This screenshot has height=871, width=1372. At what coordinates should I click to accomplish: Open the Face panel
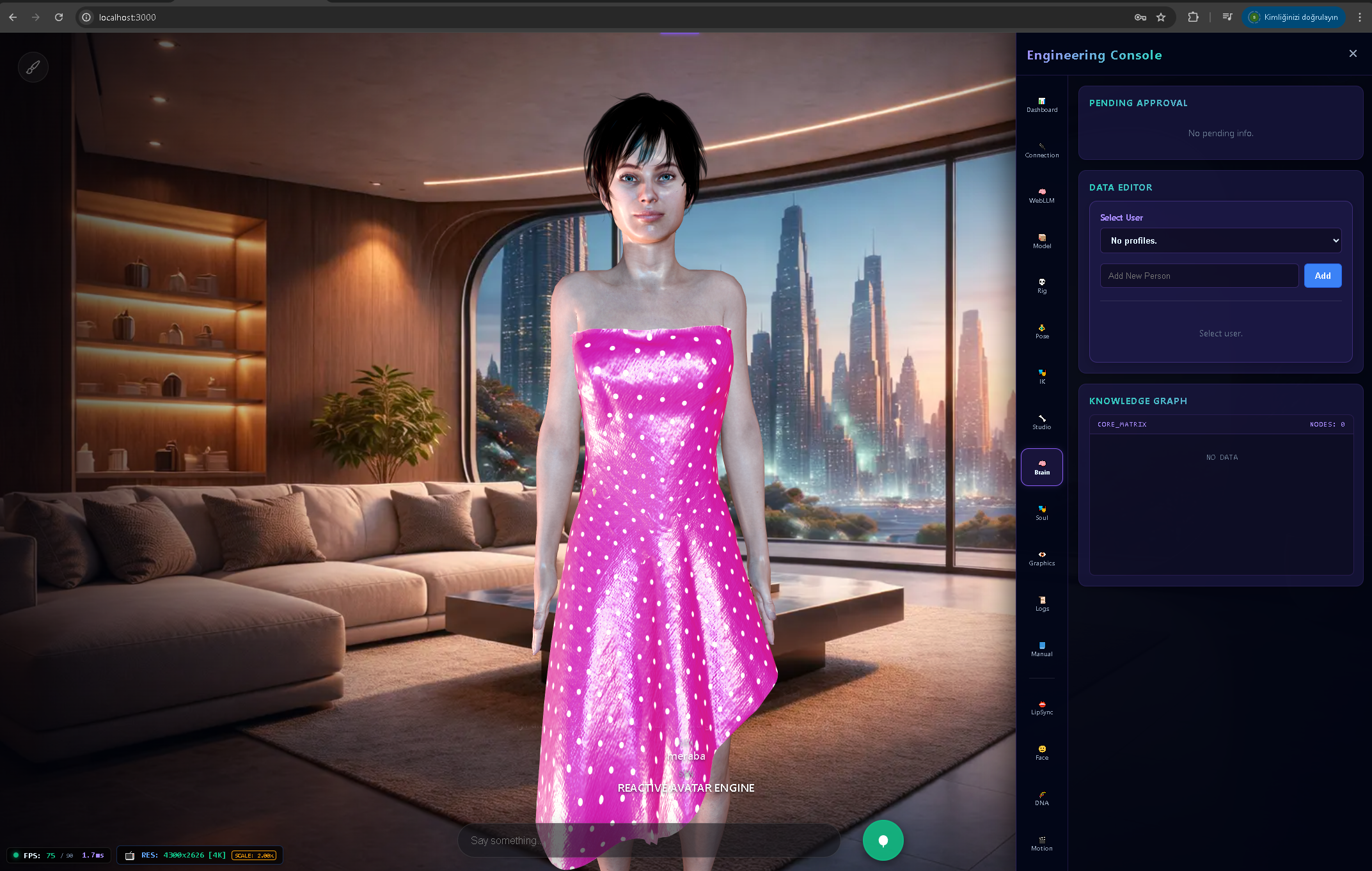pos(1041,753)
